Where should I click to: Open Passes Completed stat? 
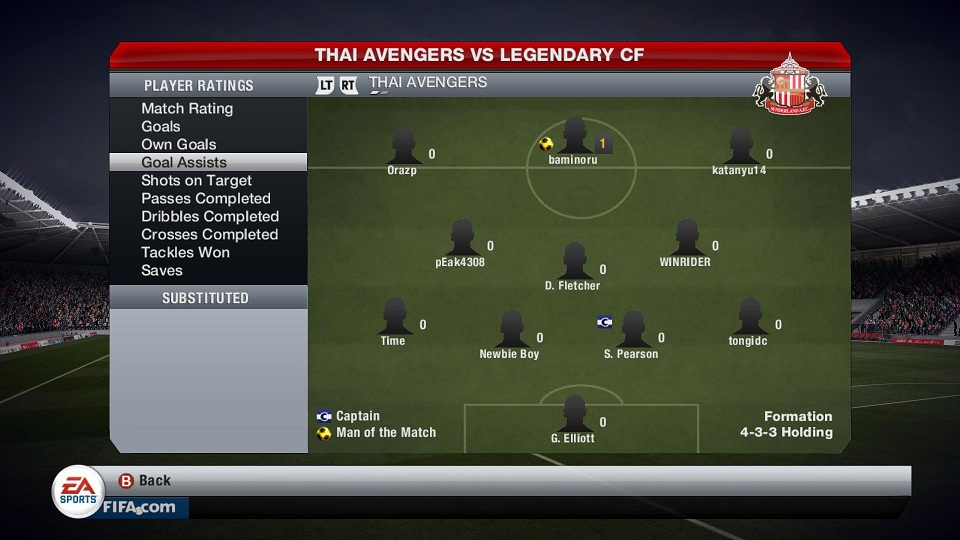[206, 198]
